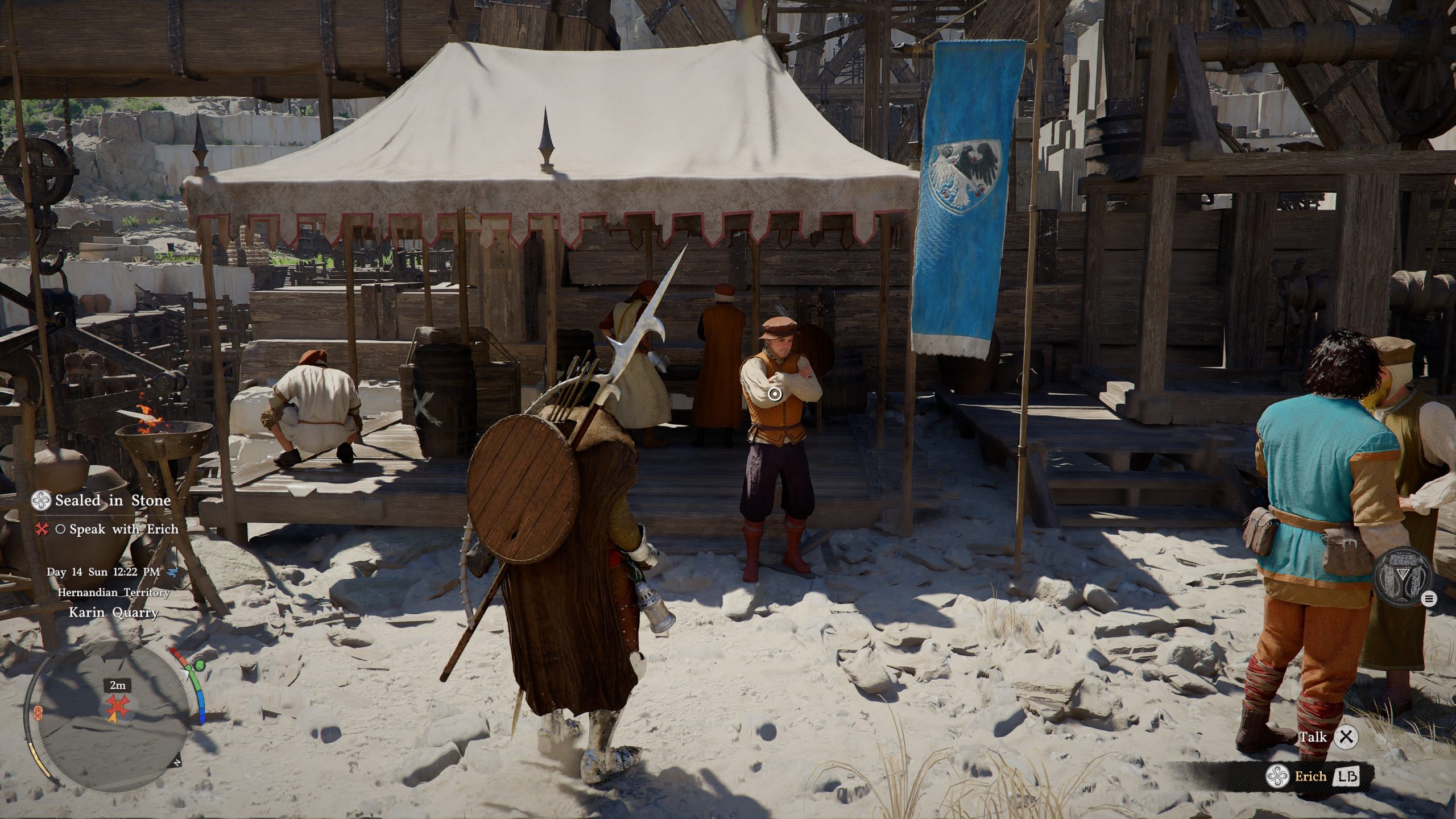Click the Sealed in Stone quest emblem icon

(x=42, y=501)
